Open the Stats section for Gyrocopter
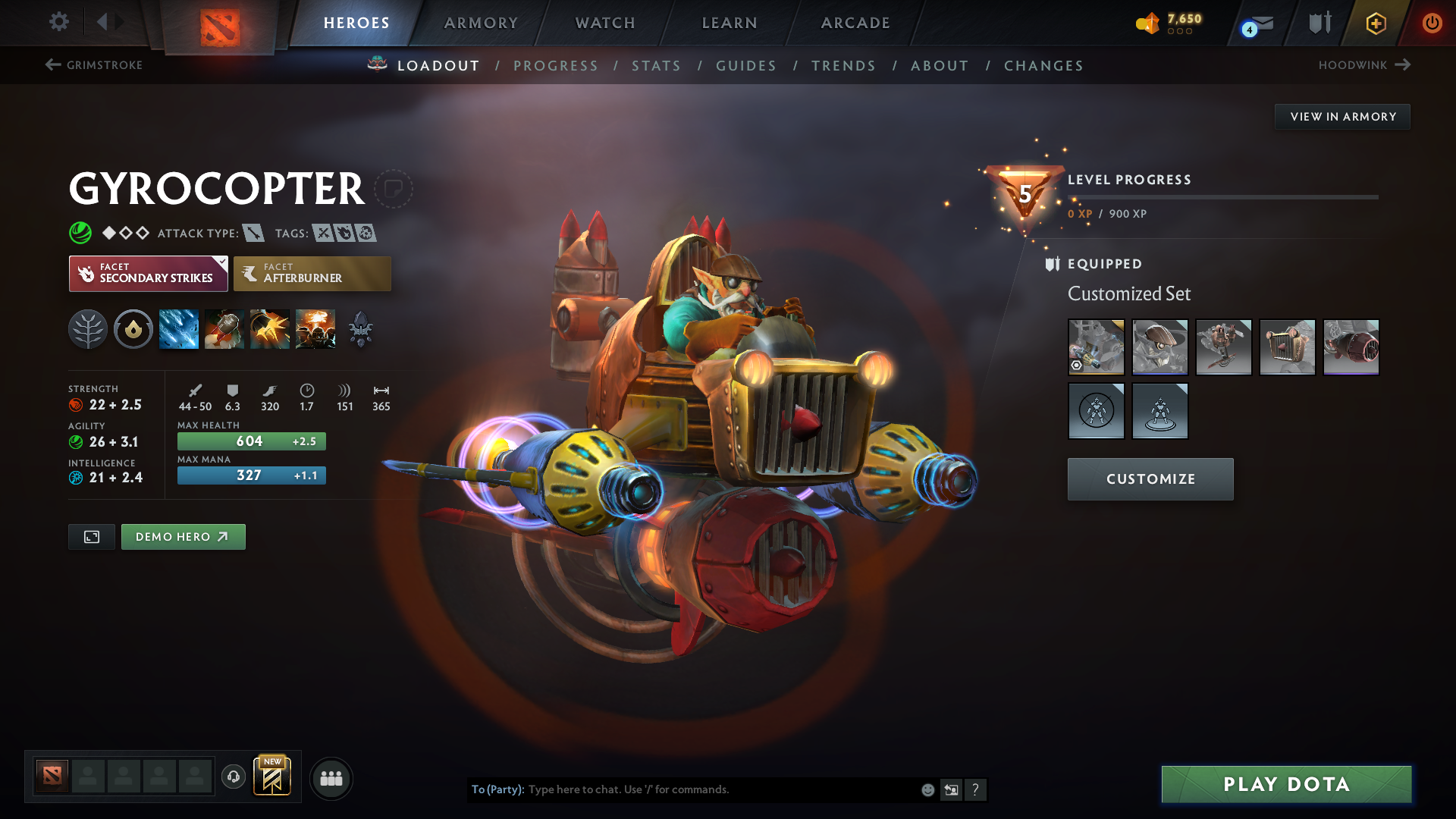Image resolution: width=1456 pixels, height=819 pixels. [x=656, y=65]
